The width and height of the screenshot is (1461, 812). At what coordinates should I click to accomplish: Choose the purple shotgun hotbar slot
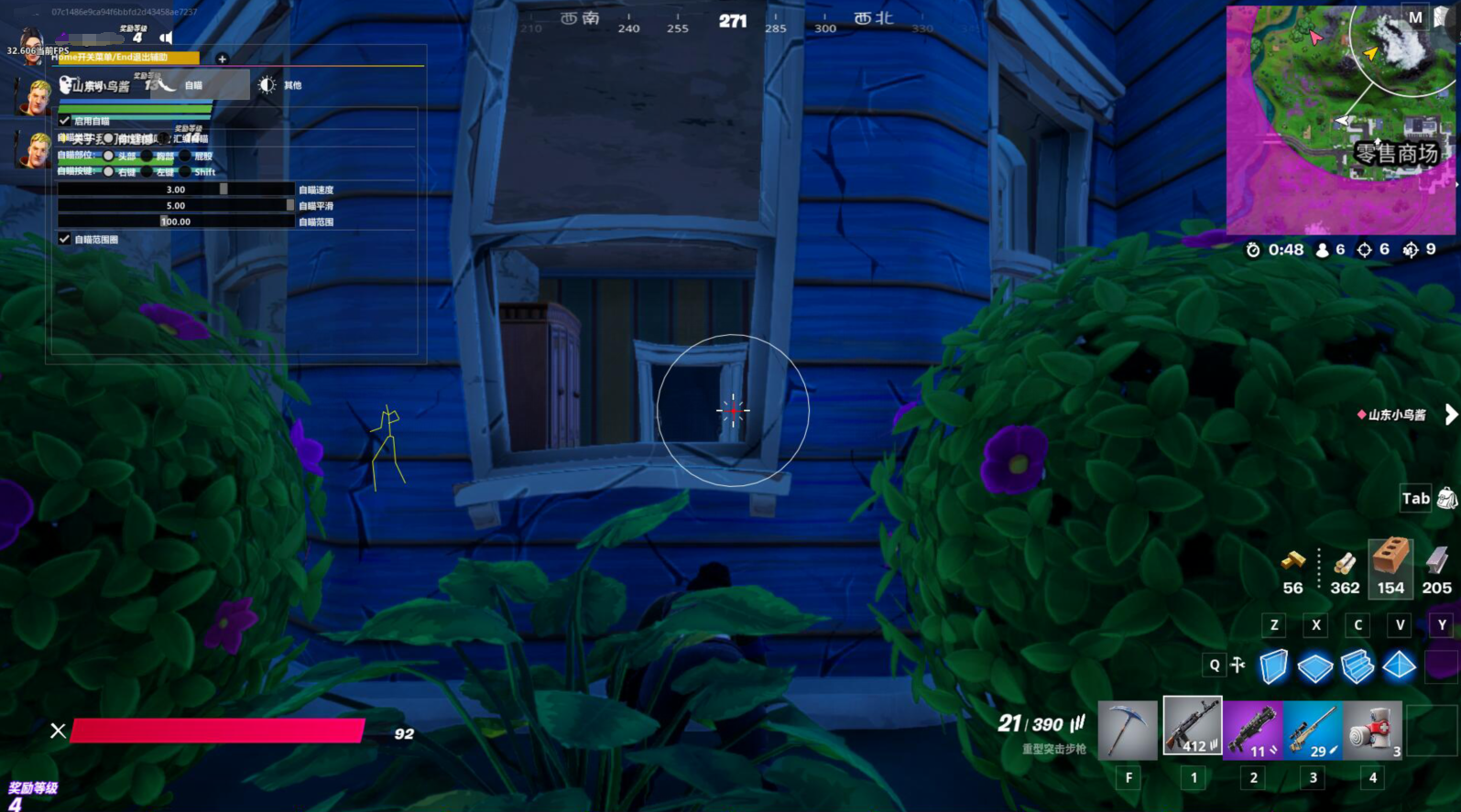(x=1252, y=730)
